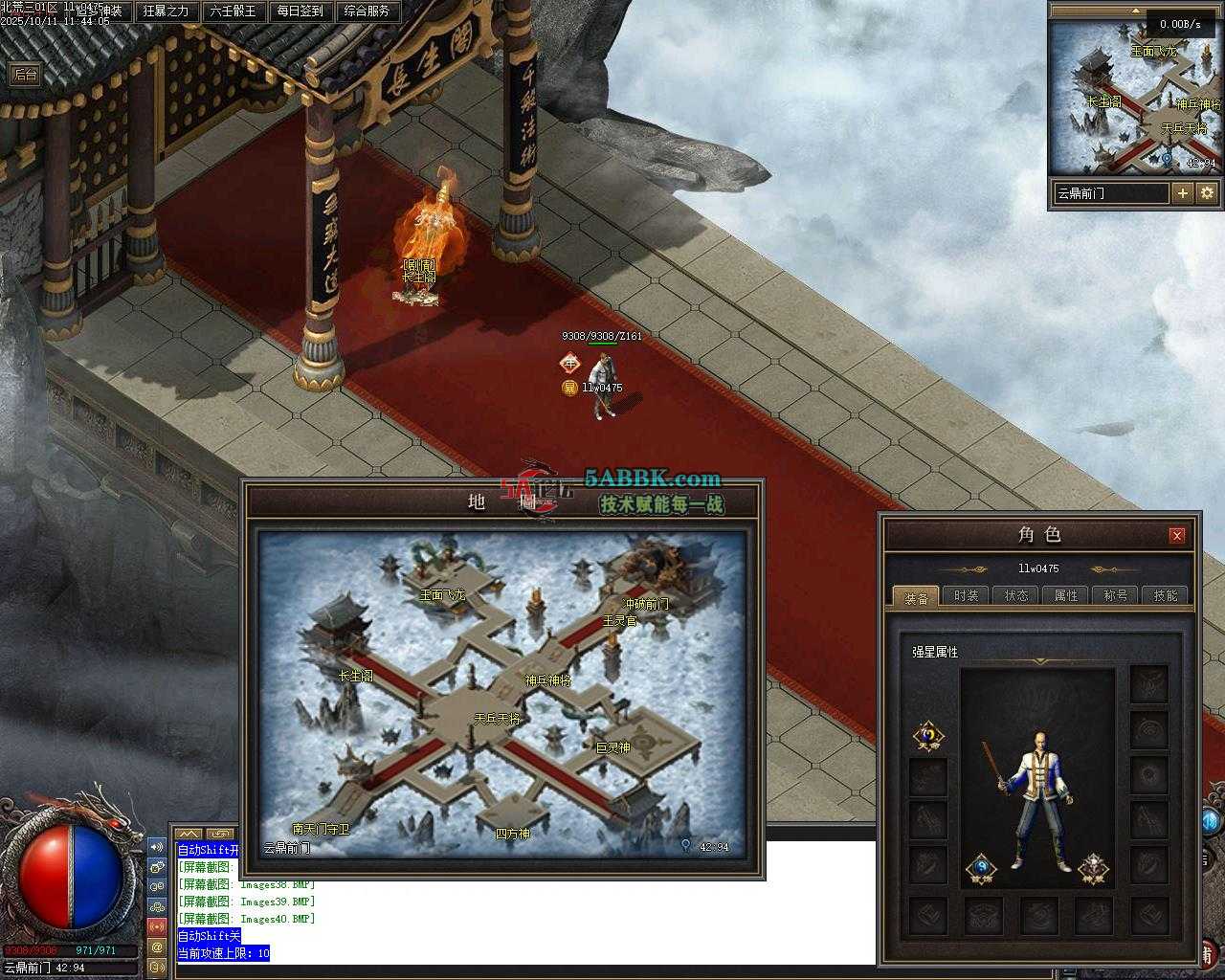Viewport: 1225px width, 980px height.
Task: Click the minimap plus button
Action: tap(1183, 193)
